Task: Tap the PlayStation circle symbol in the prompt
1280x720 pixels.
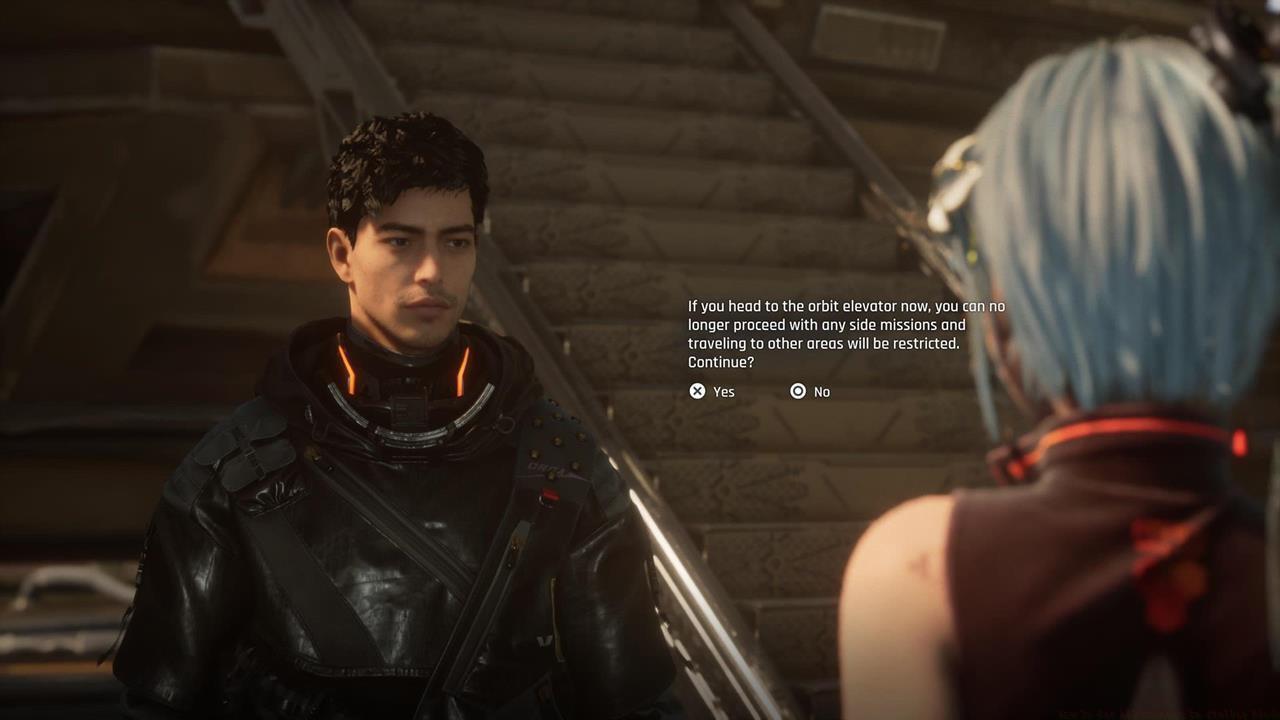Action: (798, 391)
